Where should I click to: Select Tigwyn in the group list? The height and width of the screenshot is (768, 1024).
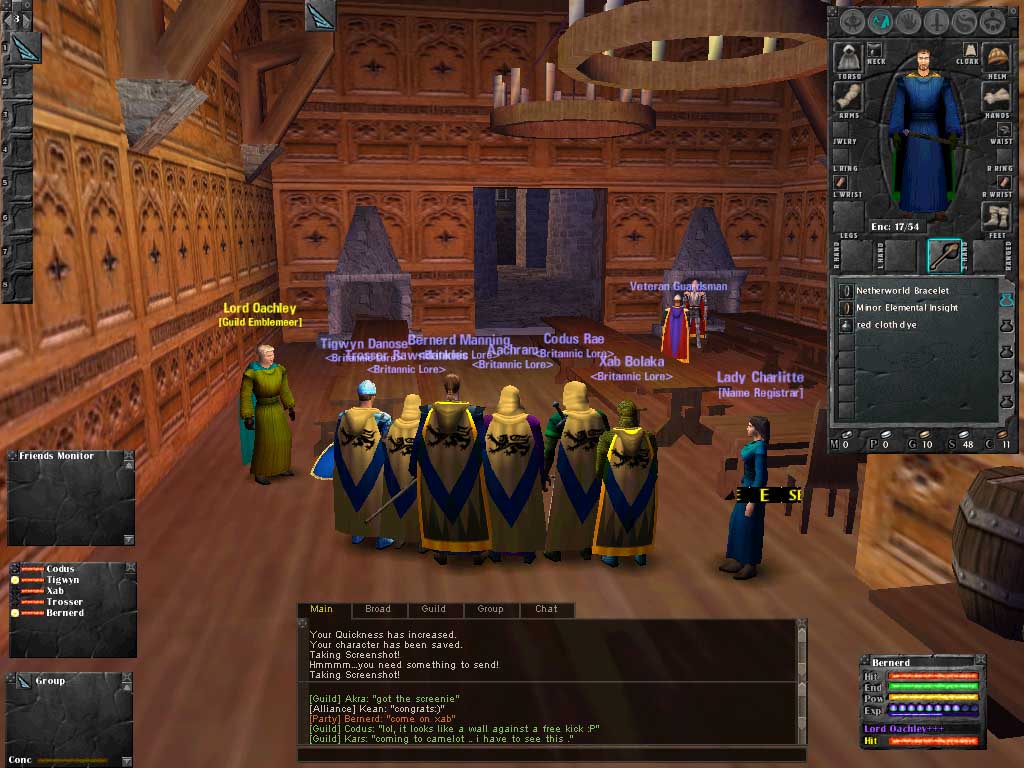tap(62, 580)
